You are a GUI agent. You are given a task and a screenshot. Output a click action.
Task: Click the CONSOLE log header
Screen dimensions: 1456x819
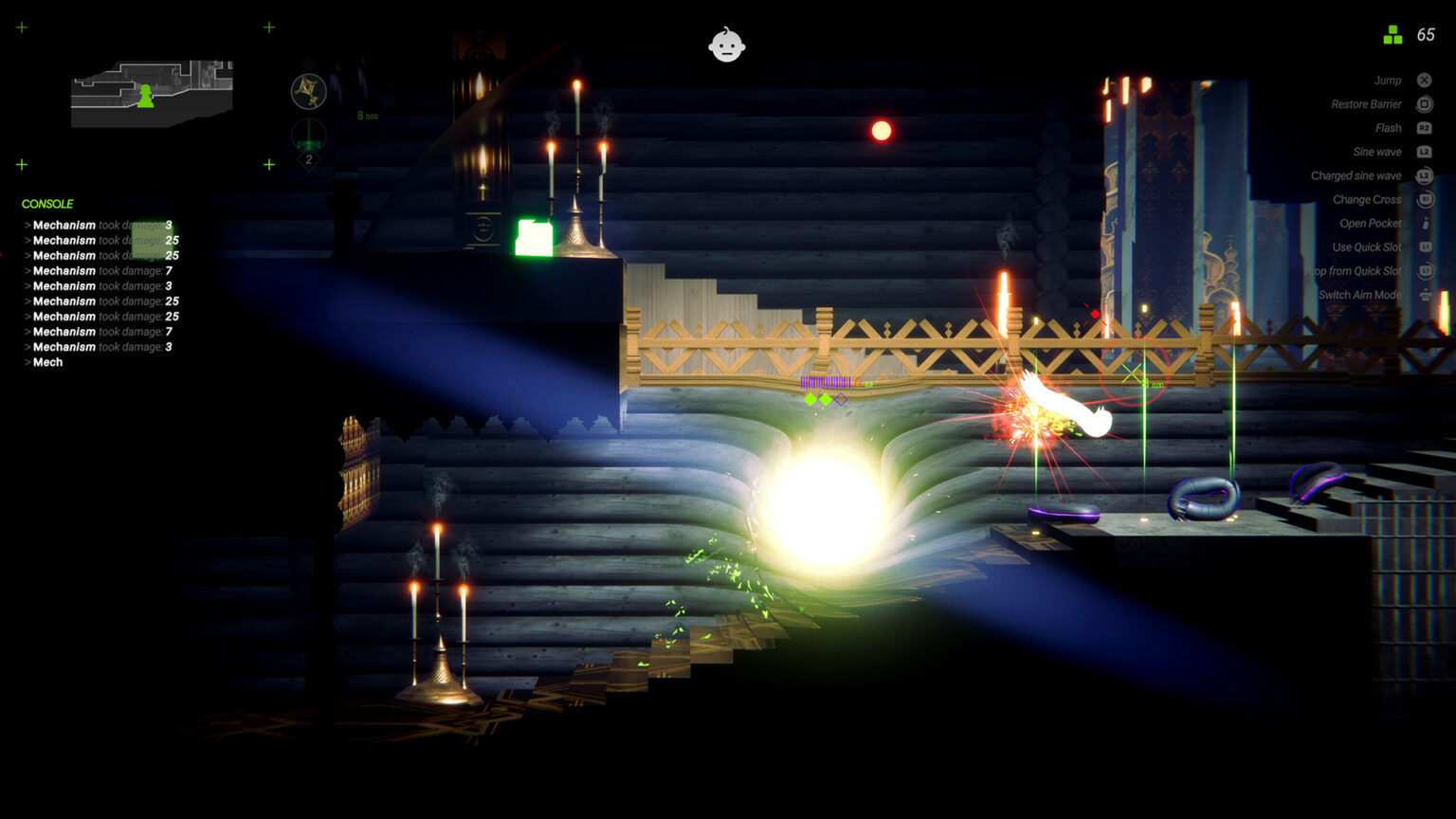click(x=47, y=204)
